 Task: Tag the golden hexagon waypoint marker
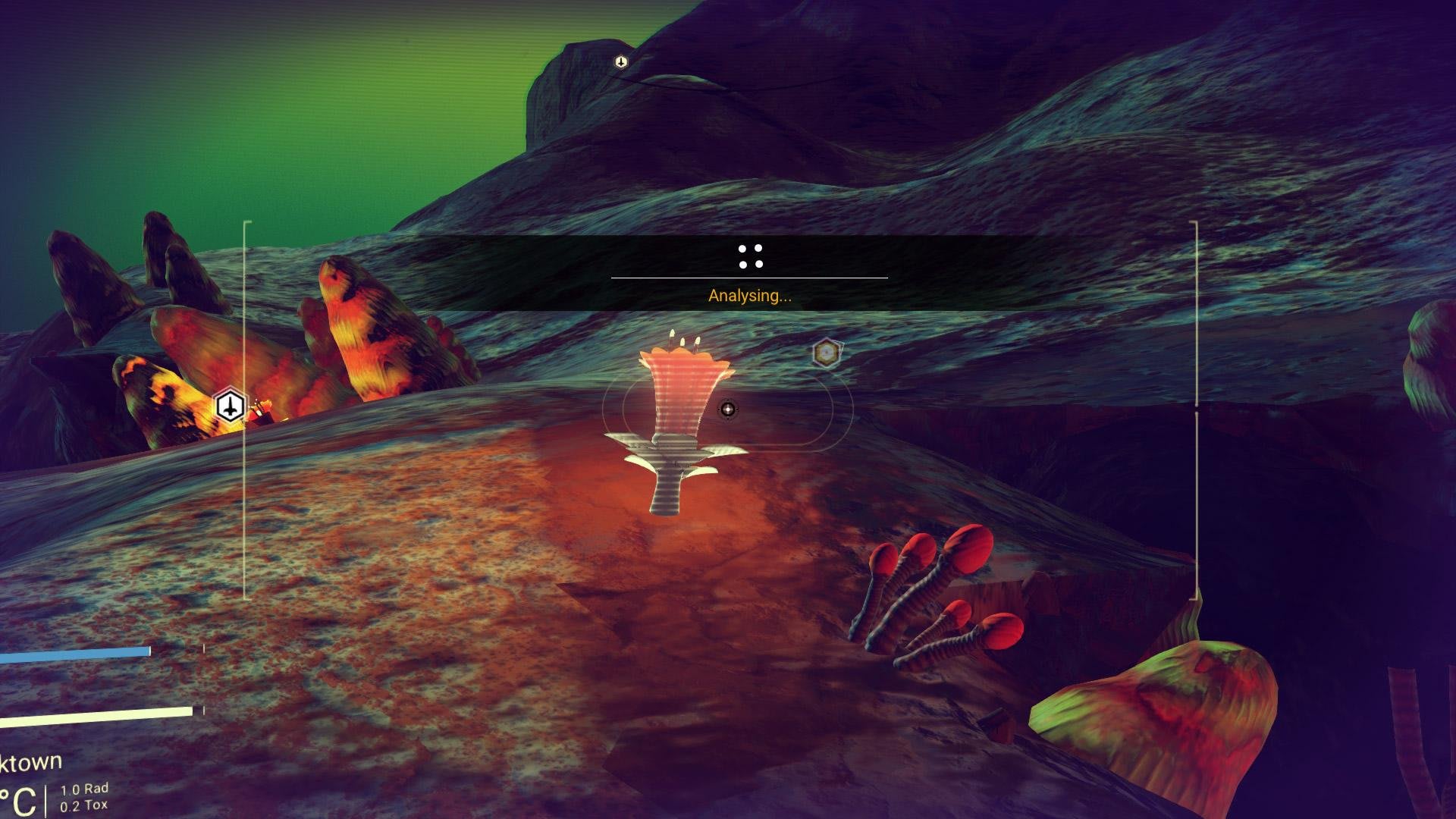[826, 353]
